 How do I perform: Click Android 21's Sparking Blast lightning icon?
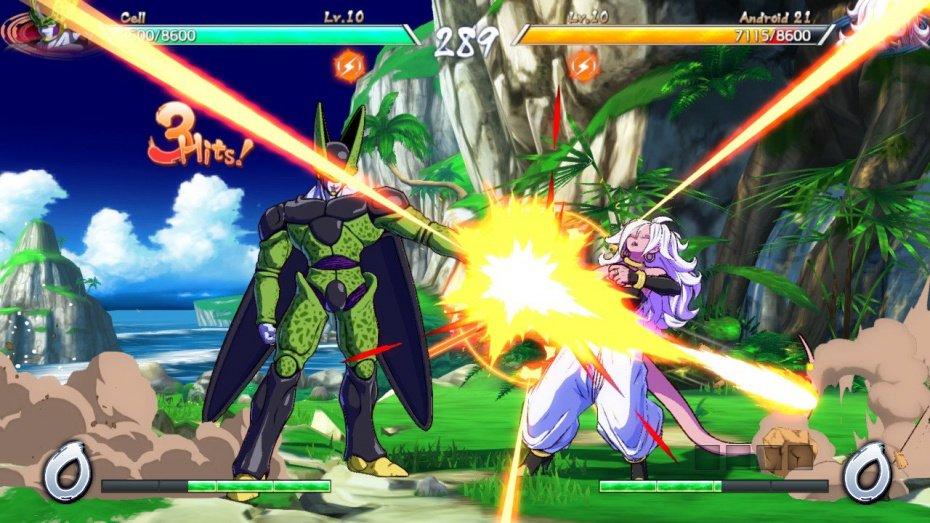583,66
